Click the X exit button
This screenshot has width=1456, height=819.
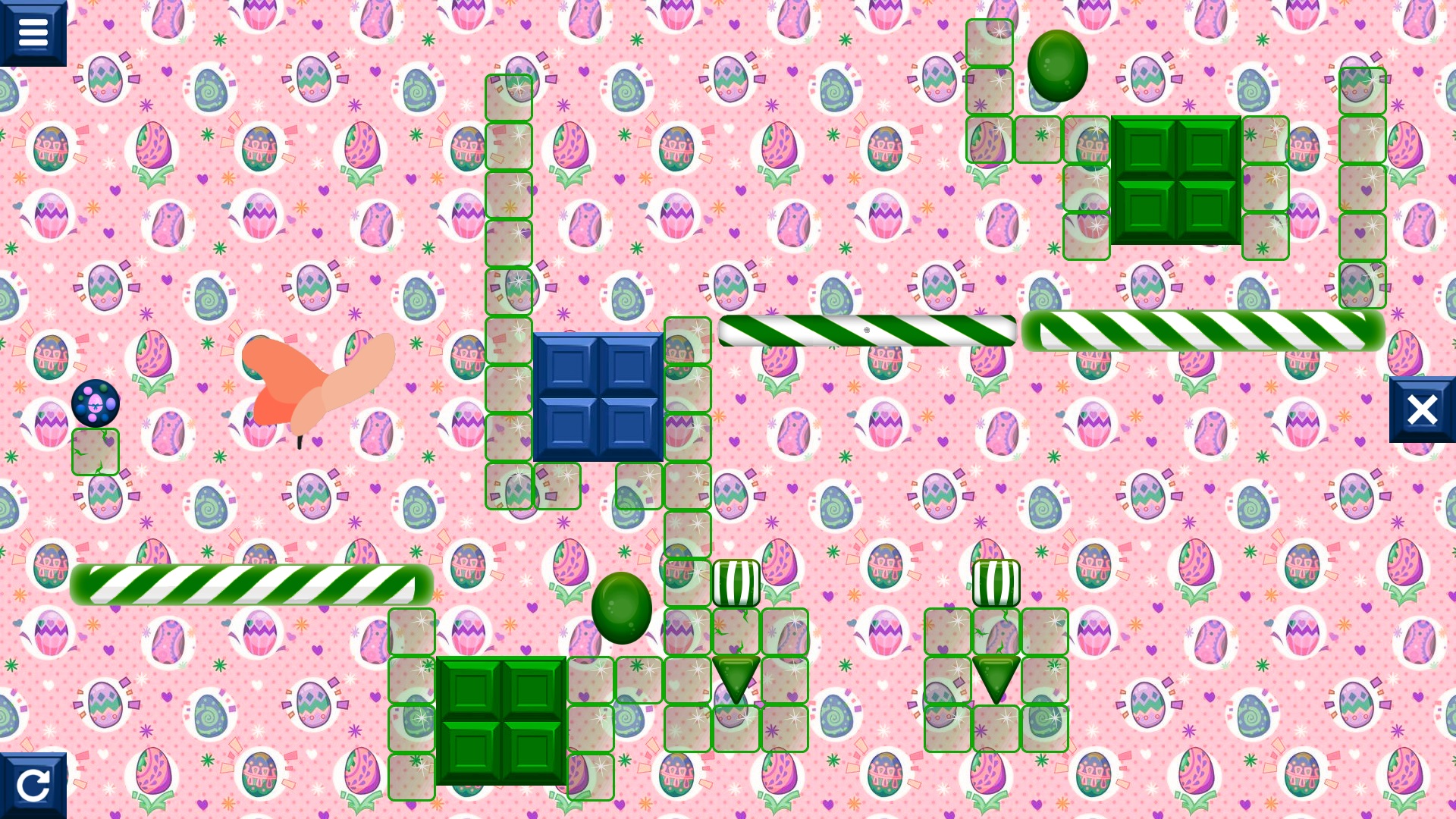tap(1423, 409)
